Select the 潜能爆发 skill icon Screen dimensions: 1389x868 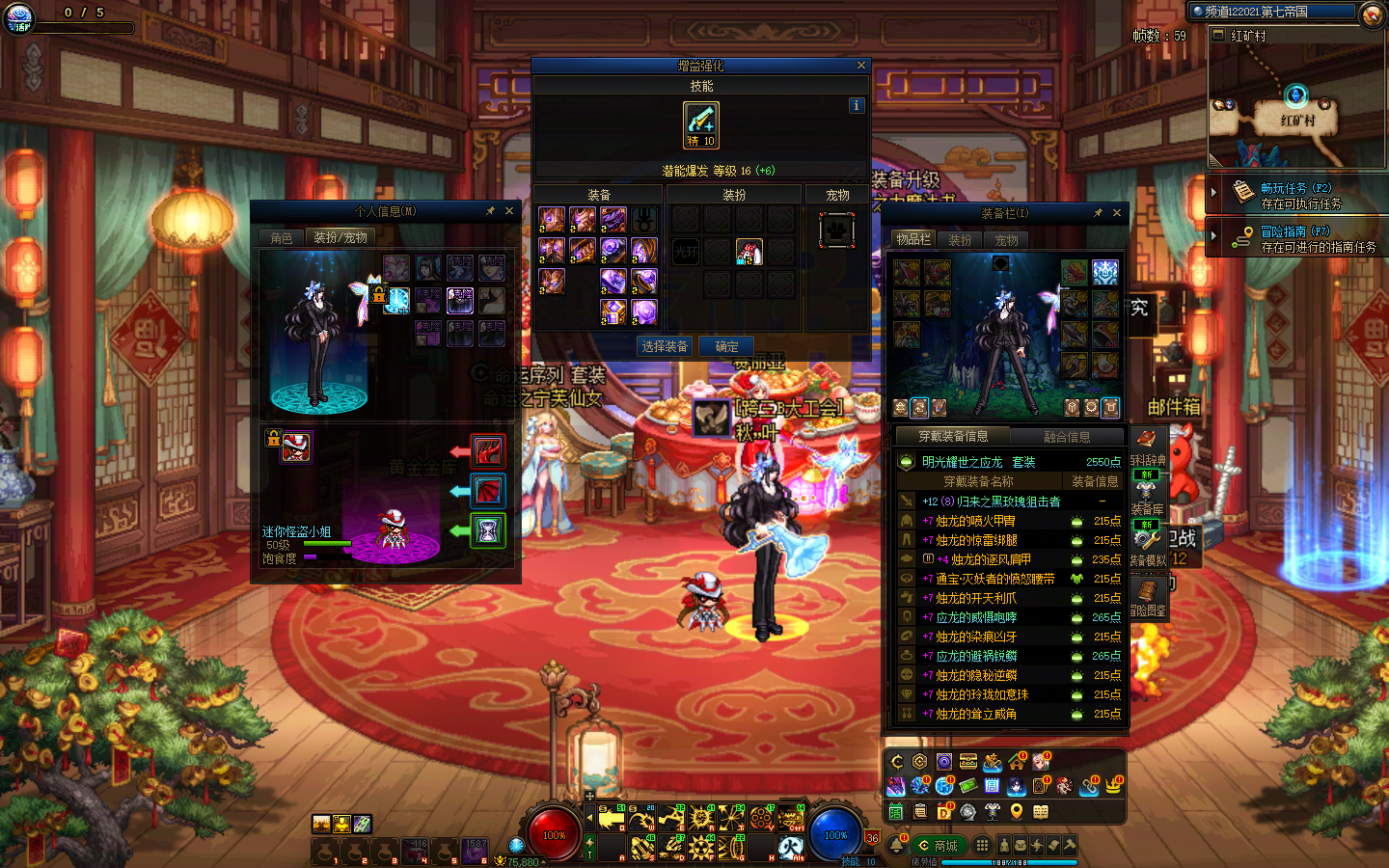click(701, 124)
